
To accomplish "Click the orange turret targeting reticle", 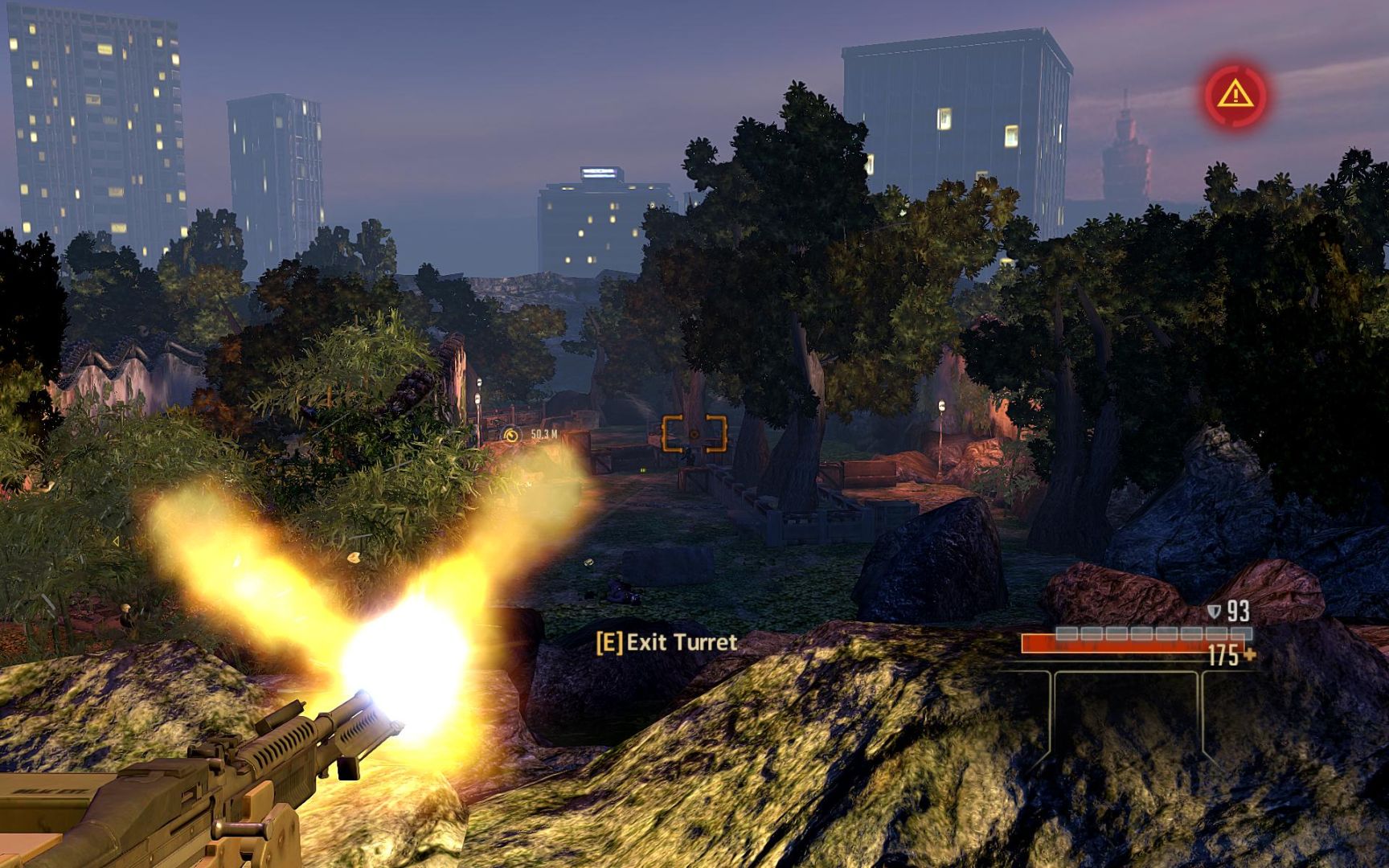I will (694, 434).
